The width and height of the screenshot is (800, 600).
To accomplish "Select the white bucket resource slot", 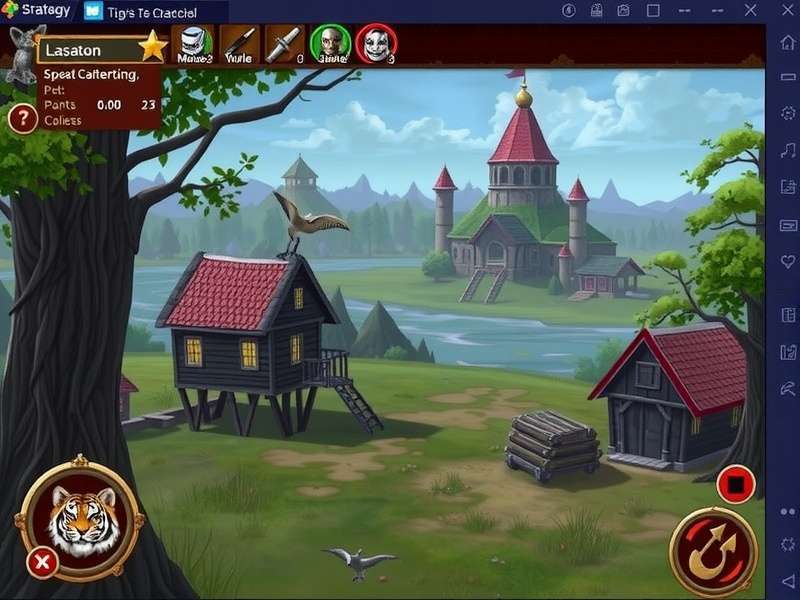I will [193, 44].
